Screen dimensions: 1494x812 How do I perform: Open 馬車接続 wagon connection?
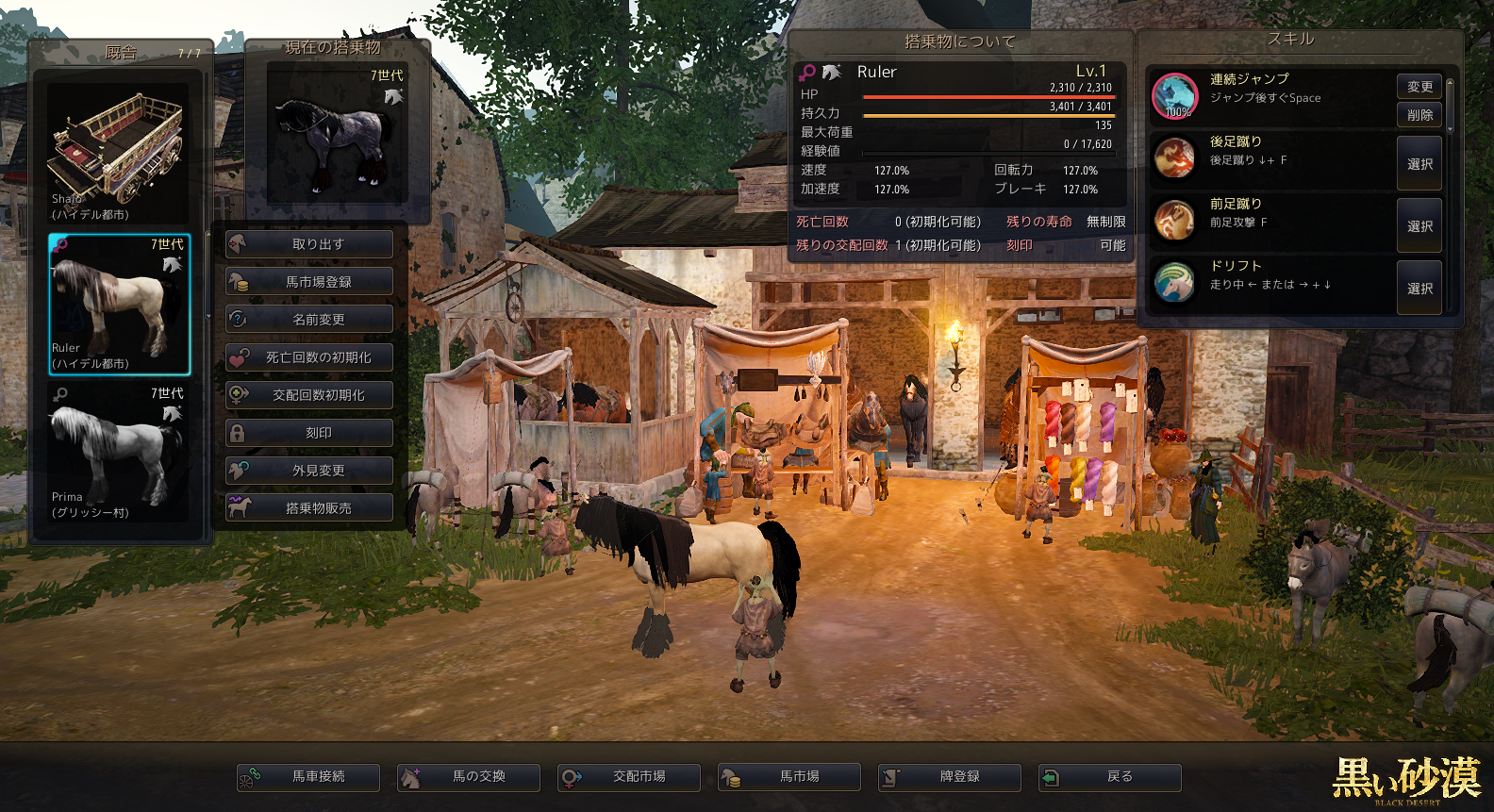[x=308, y=777]
